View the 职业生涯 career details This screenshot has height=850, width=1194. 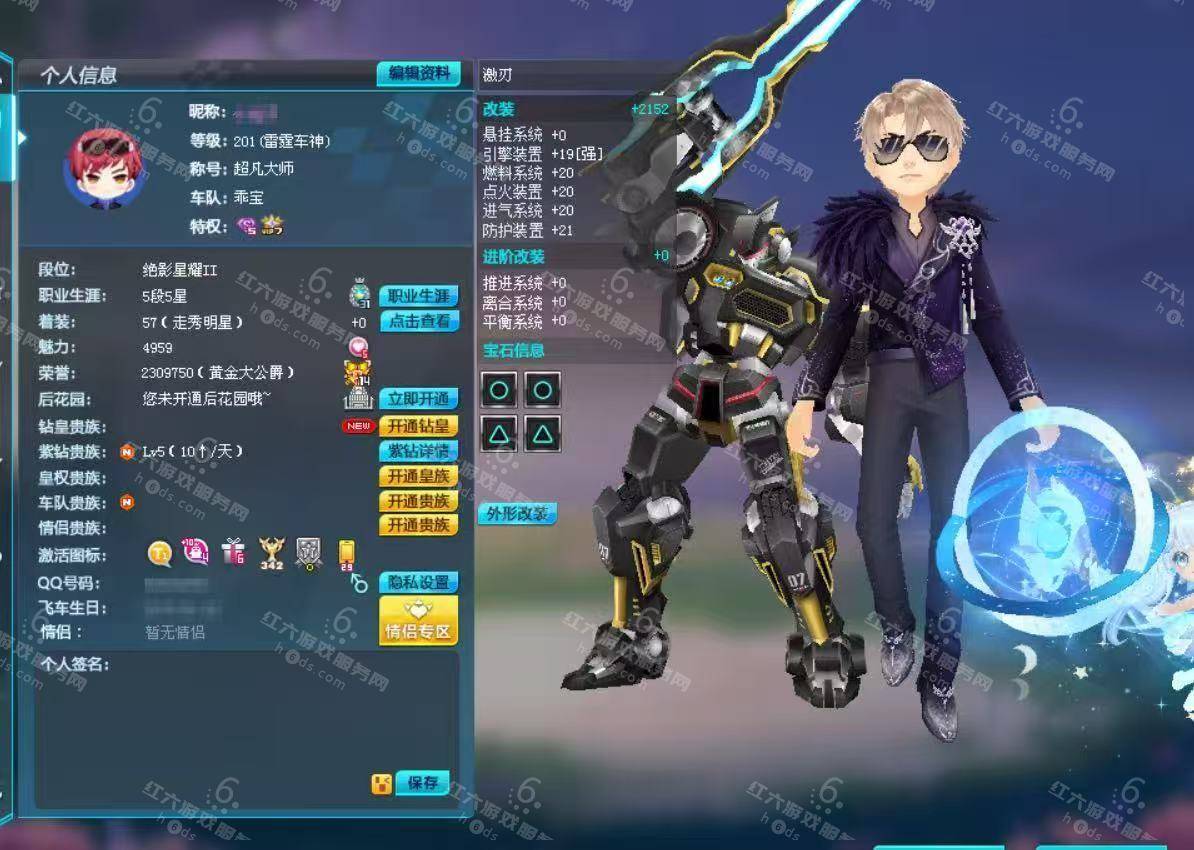tap(419, 296)
